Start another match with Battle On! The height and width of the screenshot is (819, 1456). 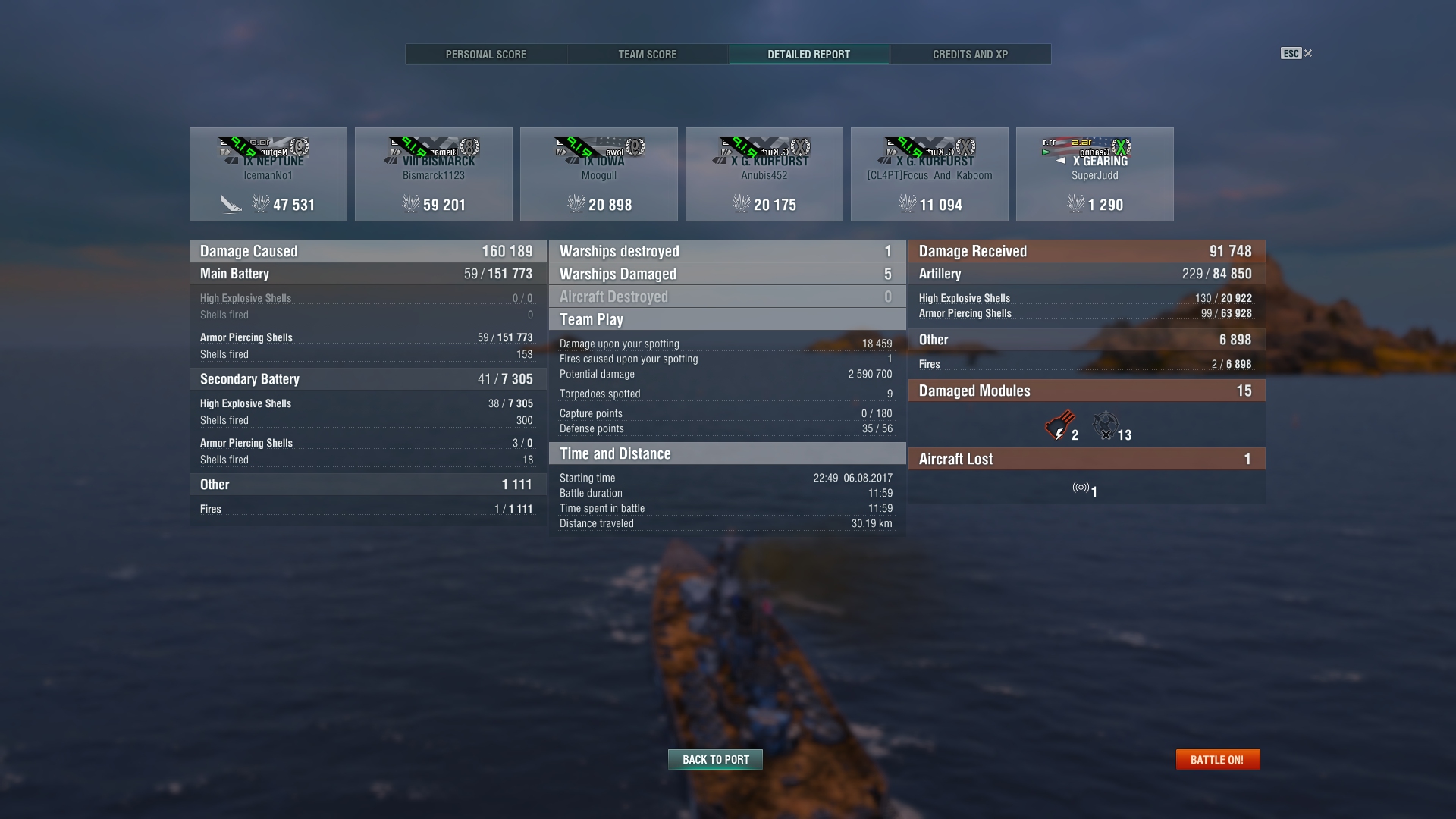(x=1217, y=759)
